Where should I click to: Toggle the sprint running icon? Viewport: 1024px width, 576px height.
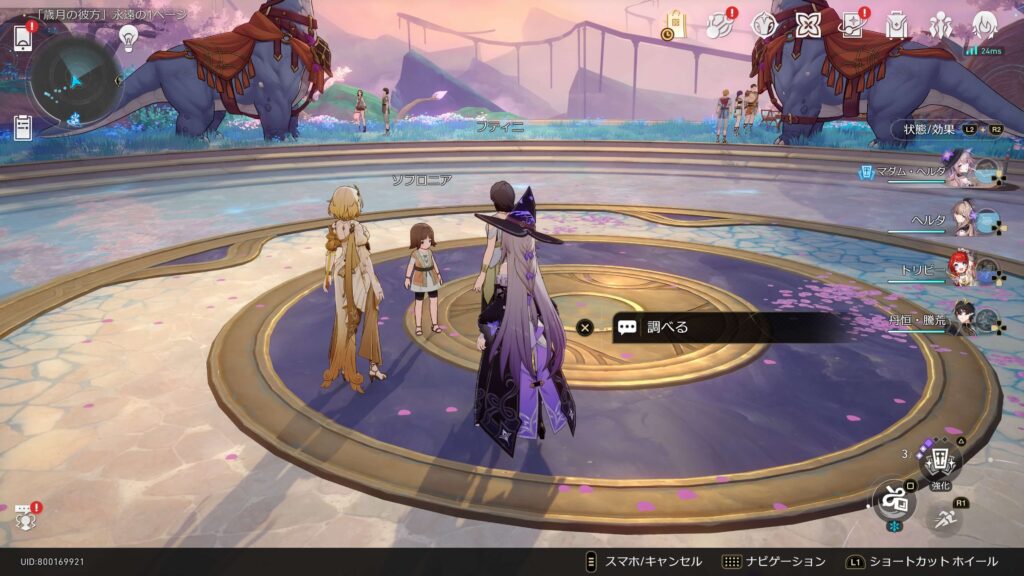[945, 517]
